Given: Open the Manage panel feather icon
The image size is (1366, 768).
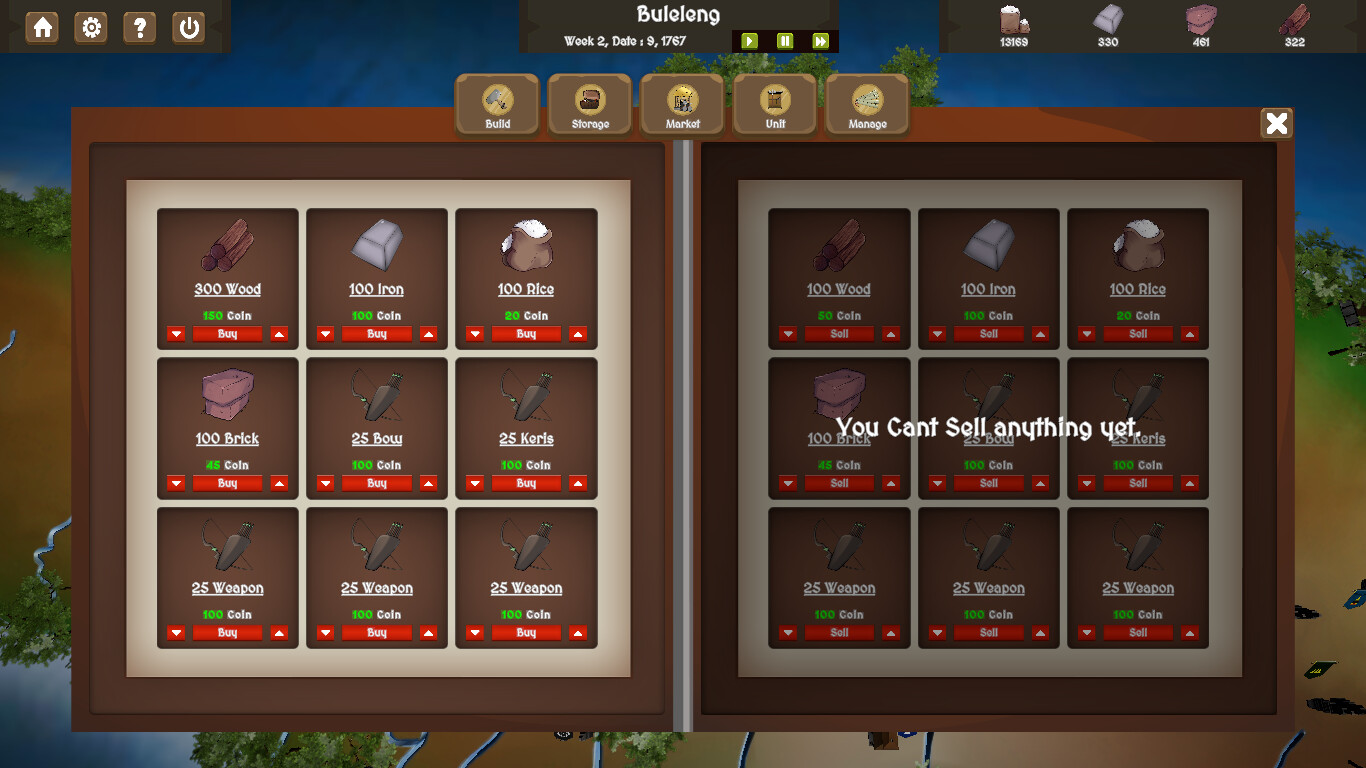Looking at the screenshot, I should (866, 103).
